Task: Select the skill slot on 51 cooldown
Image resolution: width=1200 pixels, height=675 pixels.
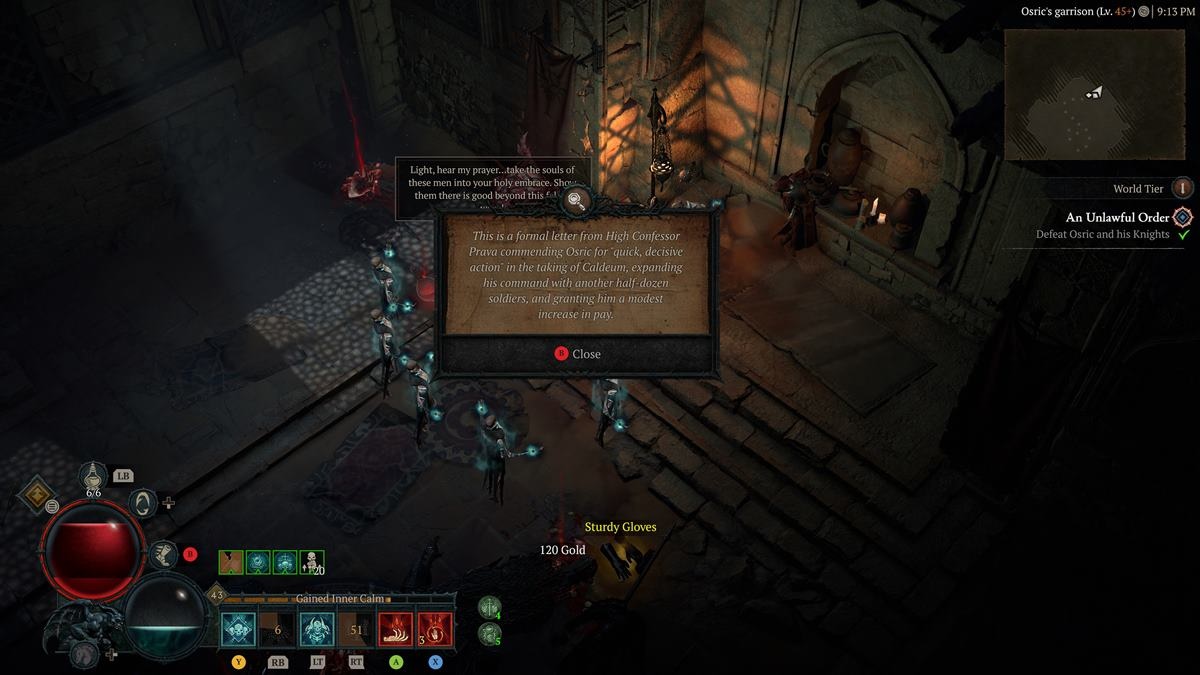Action: 356,630
